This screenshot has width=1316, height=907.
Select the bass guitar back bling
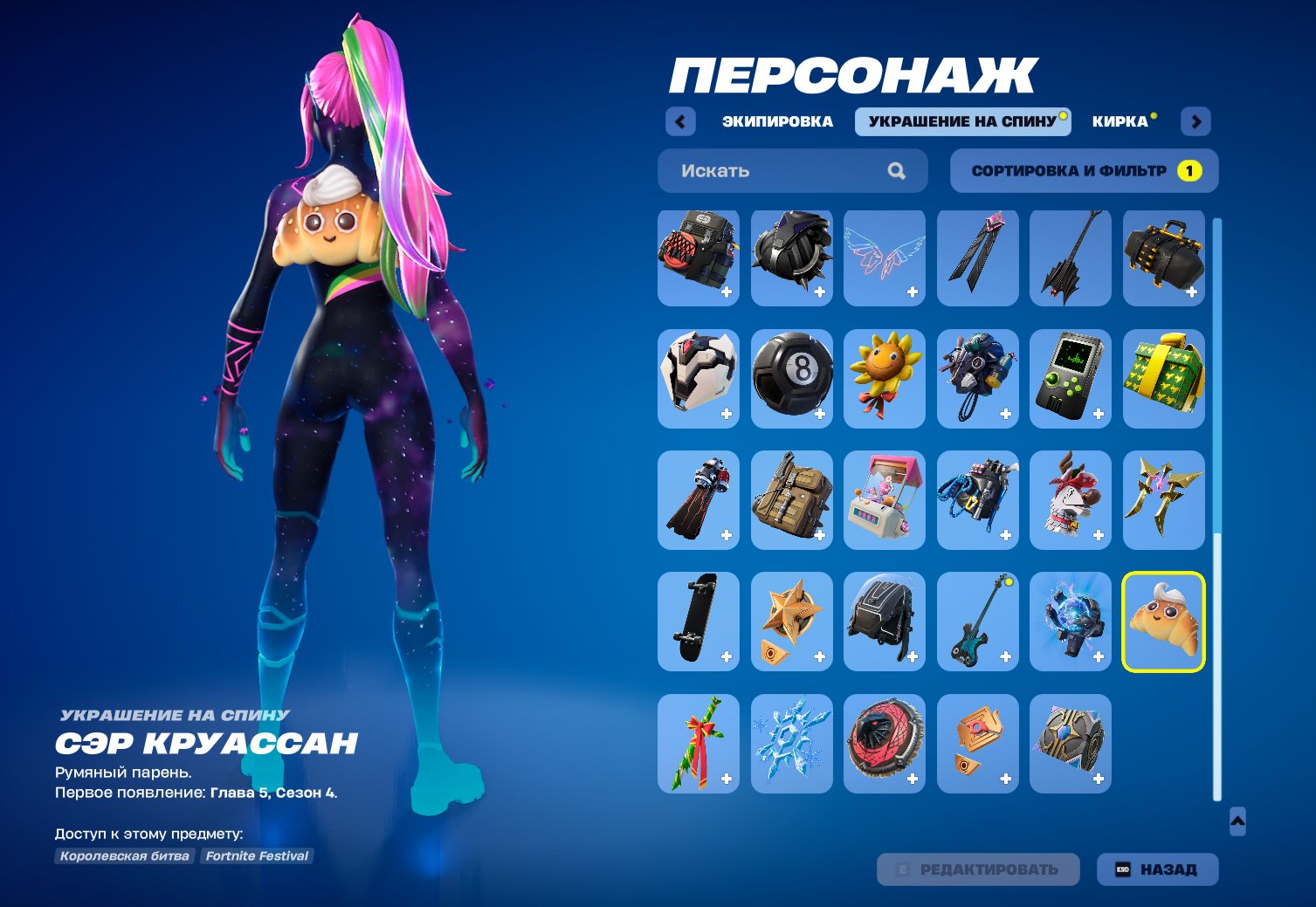[x=977, y=621]
